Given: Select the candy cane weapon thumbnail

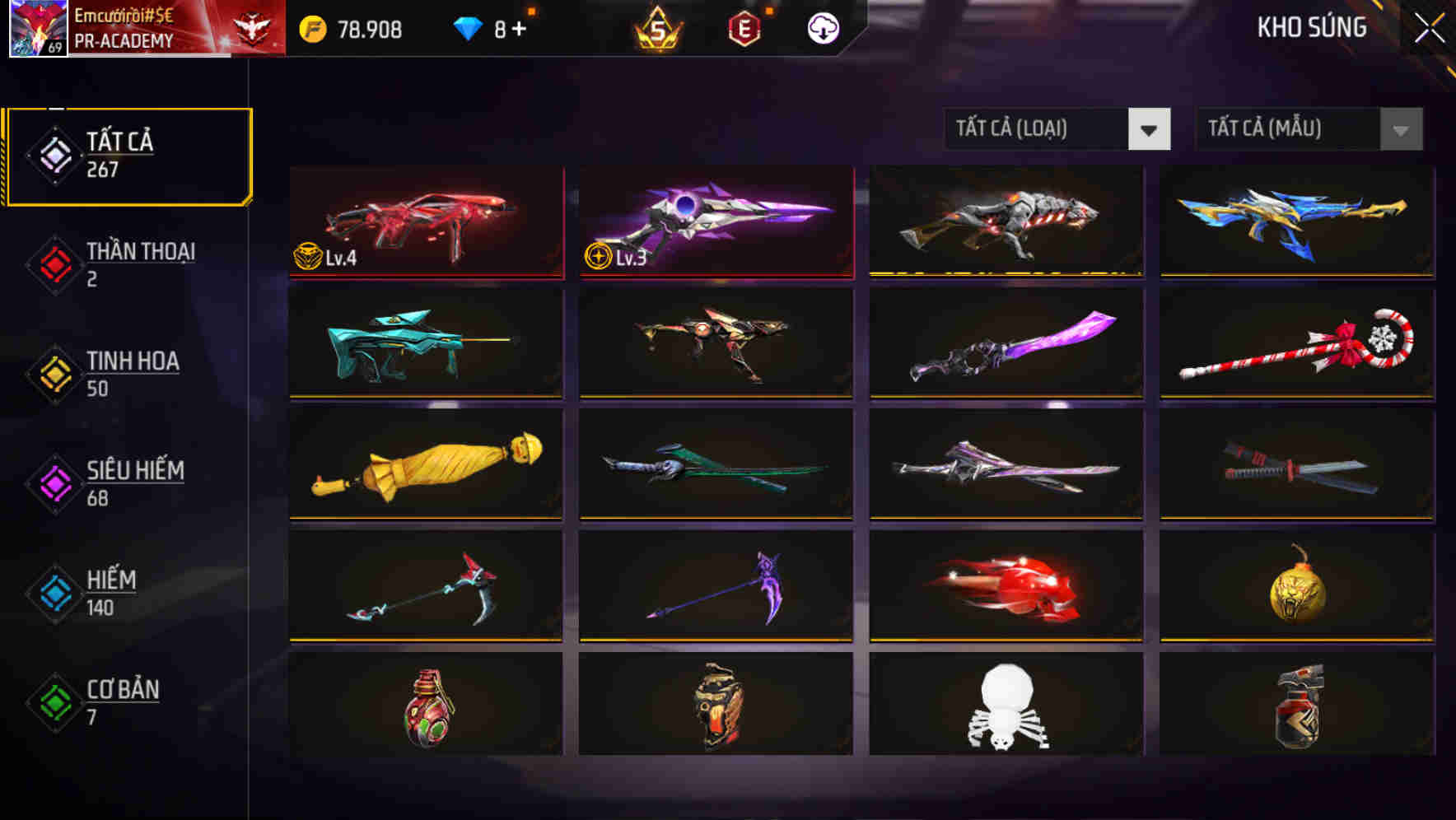Looking at the screenshot, I should coord(1296,344).
